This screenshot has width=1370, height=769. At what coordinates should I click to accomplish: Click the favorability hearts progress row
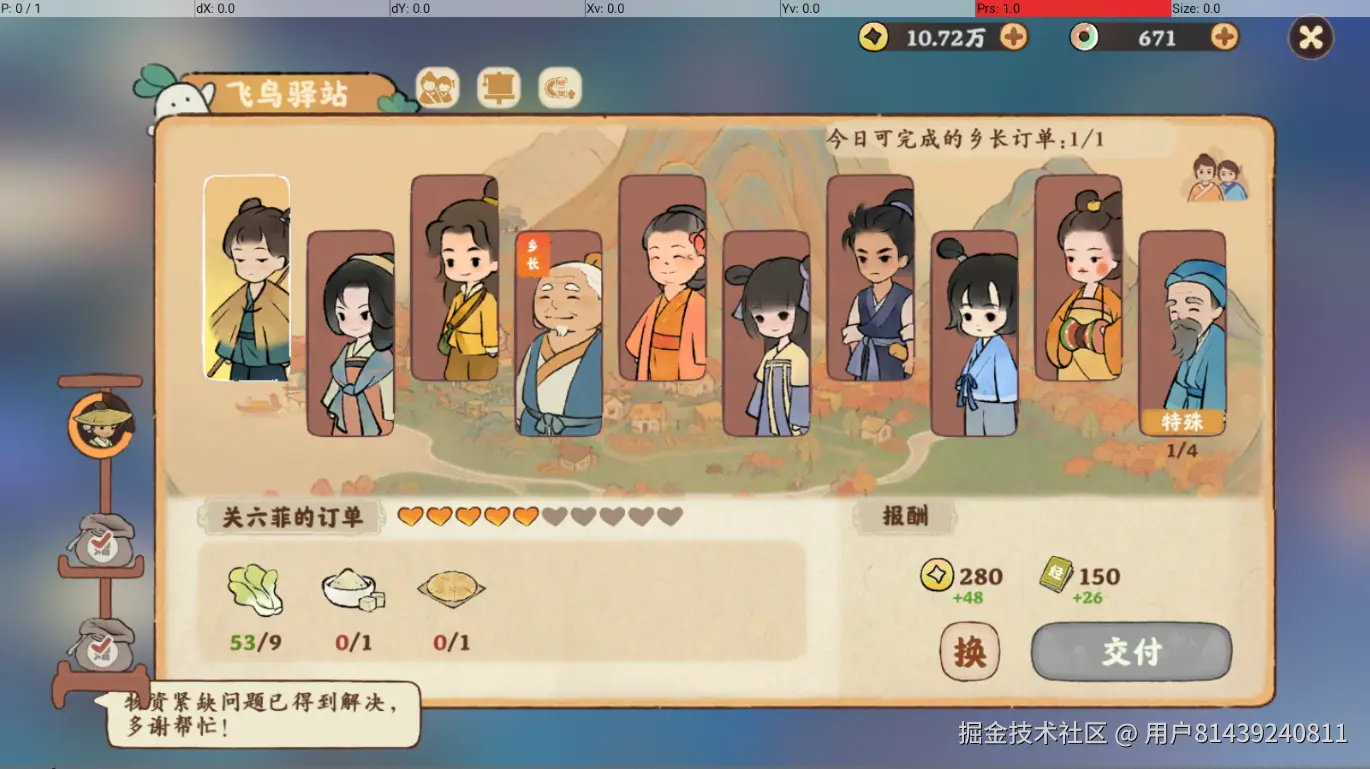(x=540, y=517)
